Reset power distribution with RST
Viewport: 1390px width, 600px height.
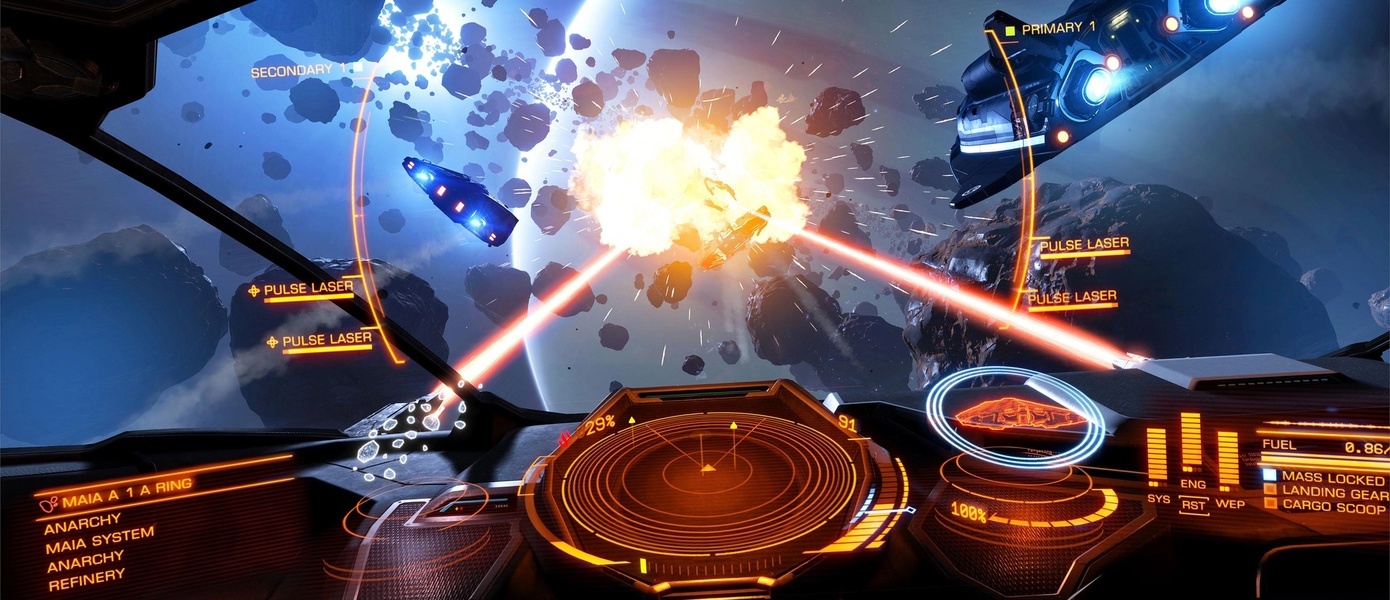(x=1193, y=505)
